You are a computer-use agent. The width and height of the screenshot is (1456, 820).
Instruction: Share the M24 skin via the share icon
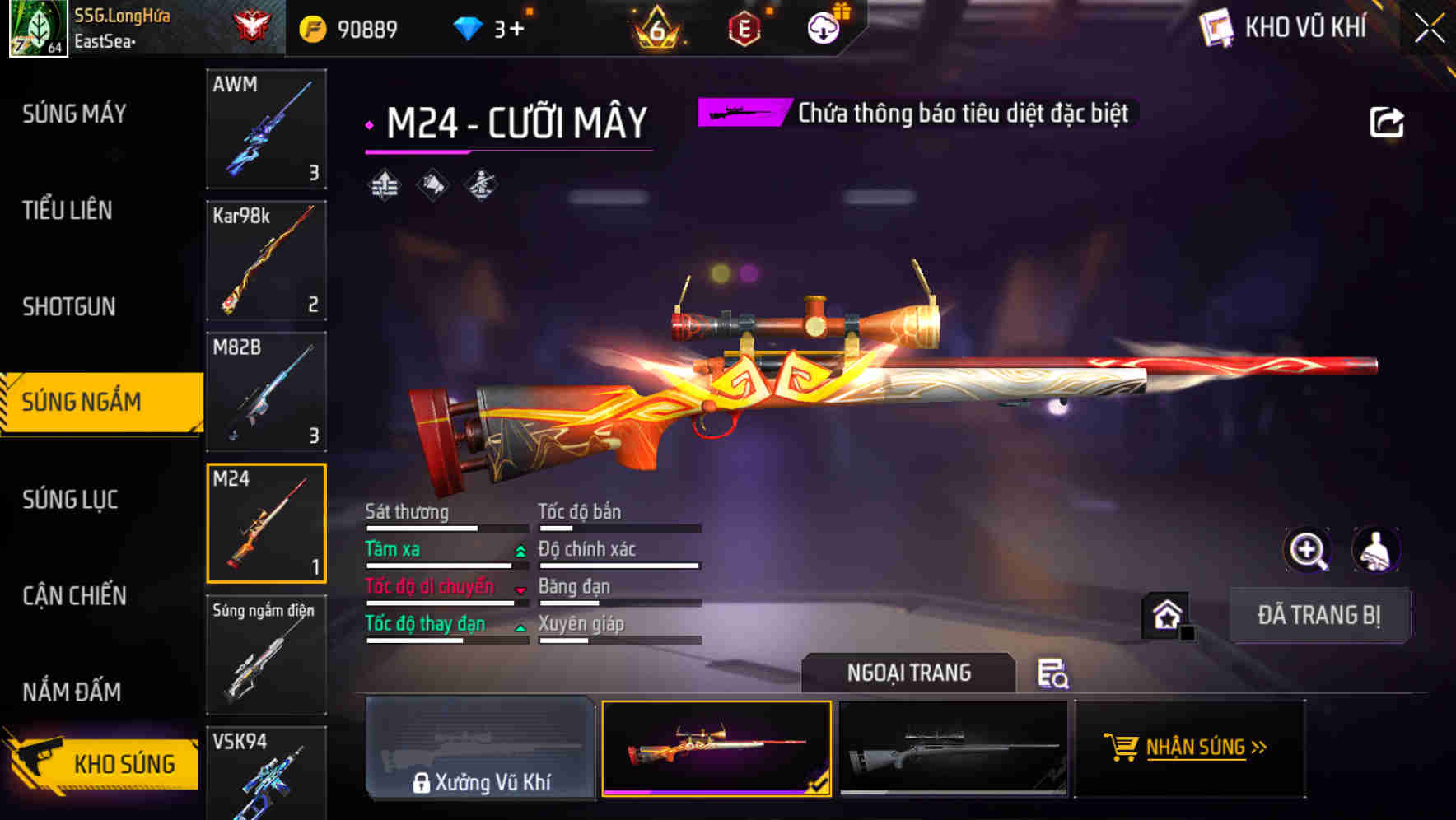[x=1388, y=121]
